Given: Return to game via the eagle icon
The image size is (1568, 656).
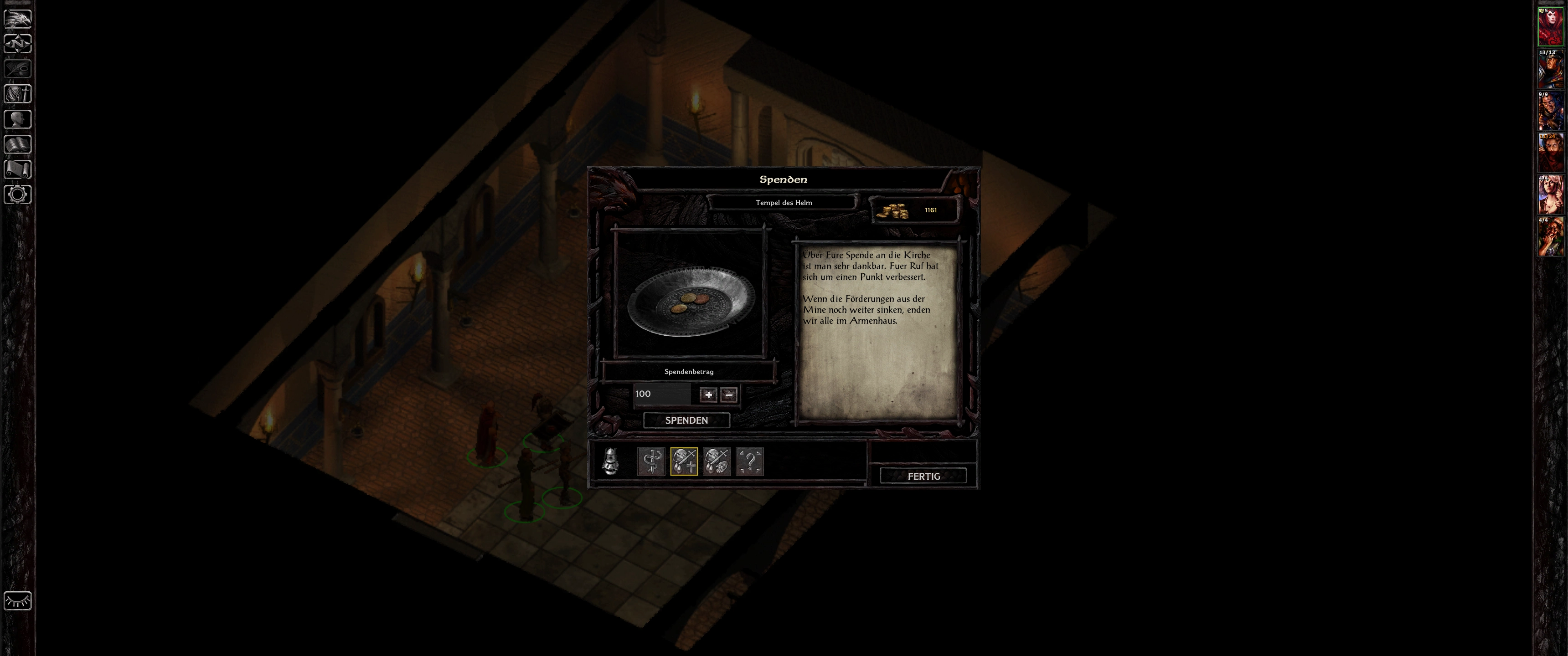Looking at the screenshot, I should (x=18, y=18).
